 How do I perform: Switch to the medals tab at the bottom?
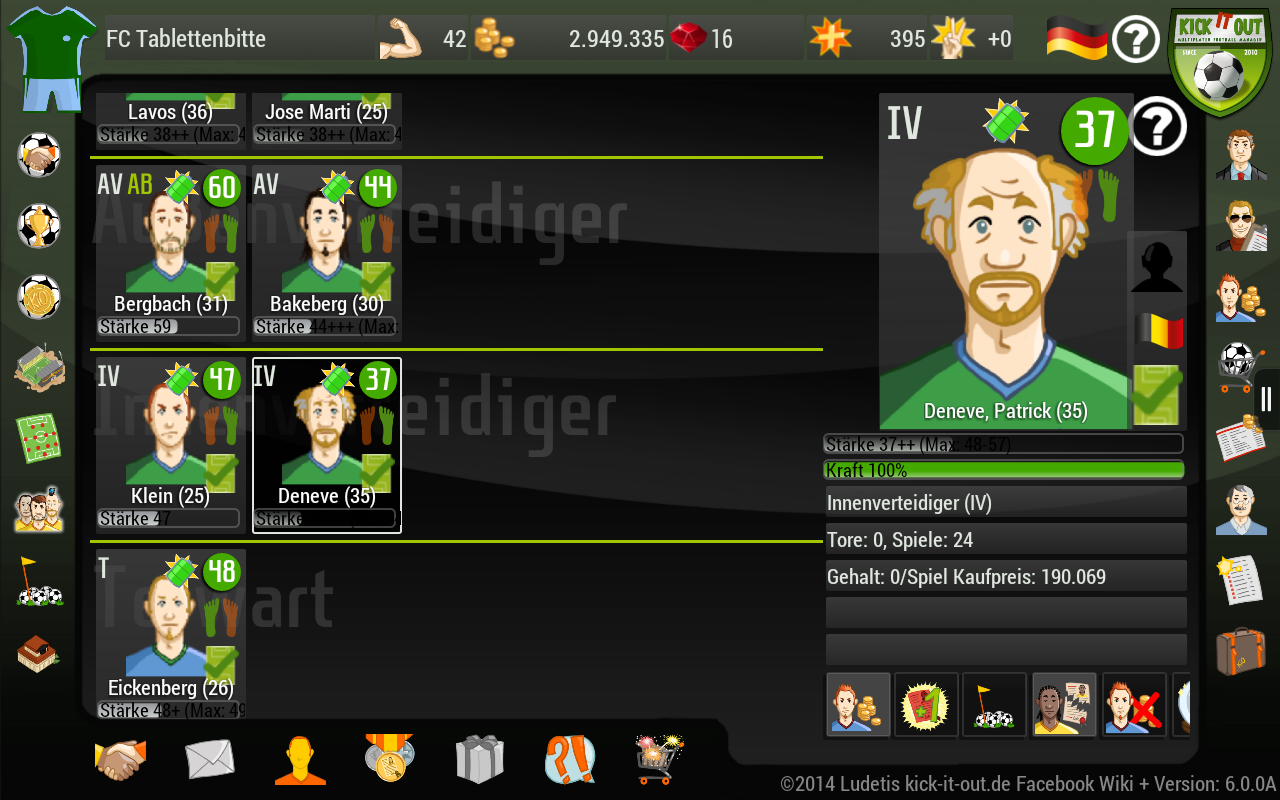389,758
